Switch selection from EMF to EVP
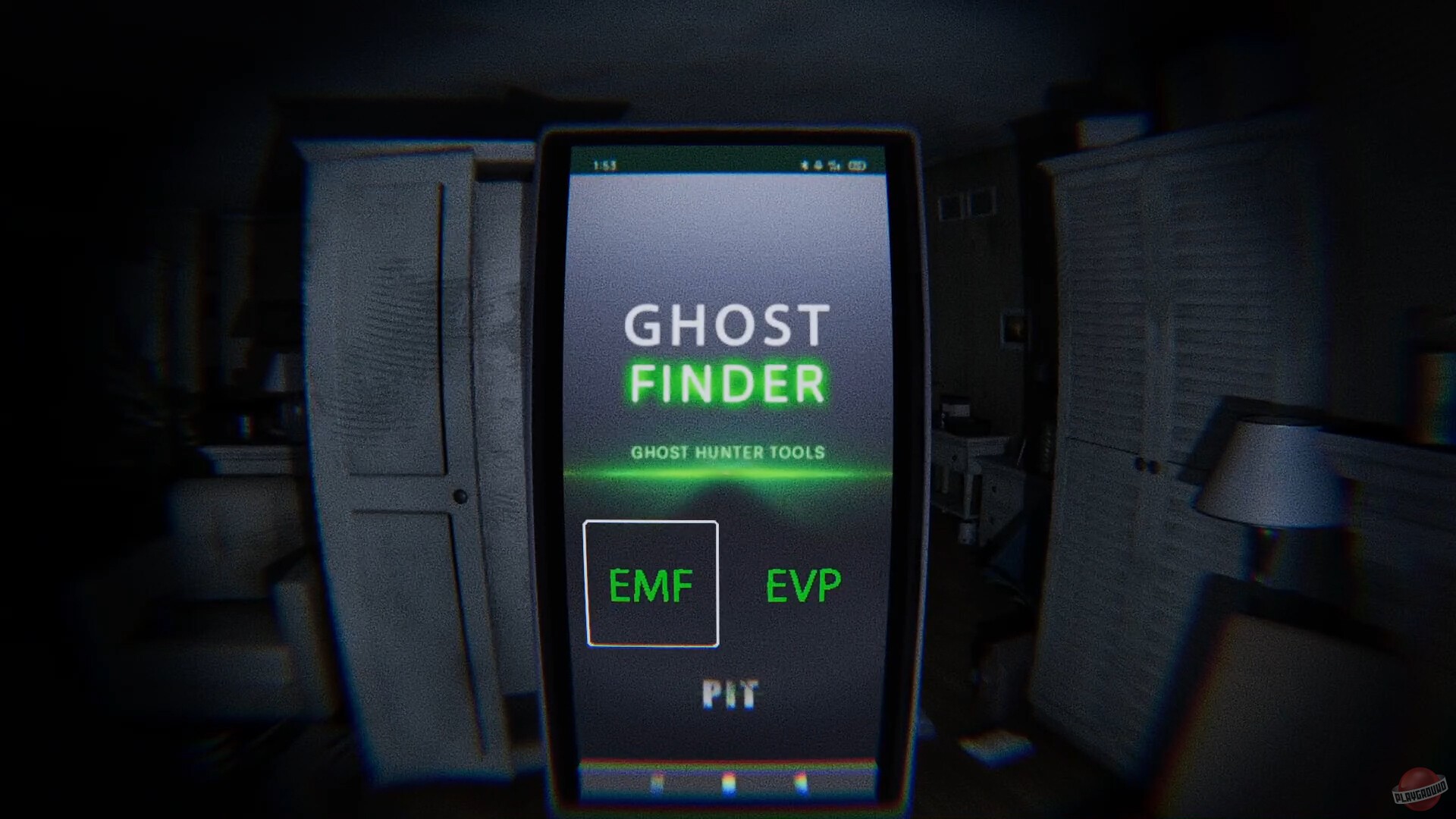Screen dimensions: 1456x819 (802, 584)
